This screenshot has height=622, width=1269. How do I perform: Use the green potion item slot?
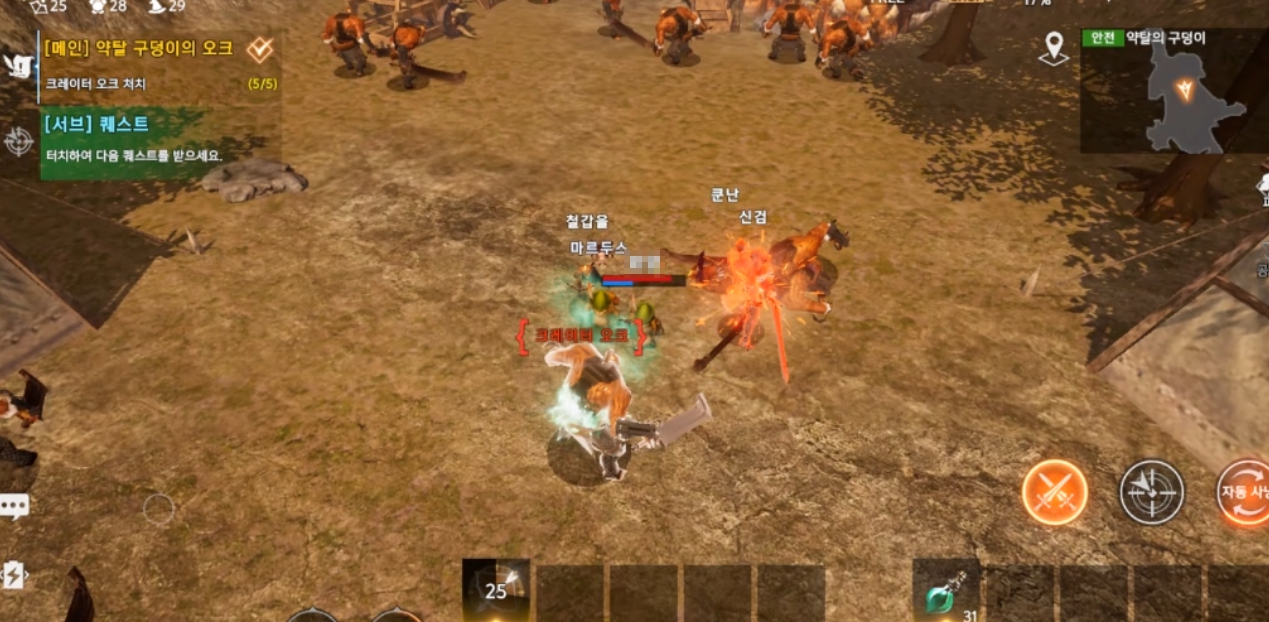pyautogui.click(x=945, y=591)
